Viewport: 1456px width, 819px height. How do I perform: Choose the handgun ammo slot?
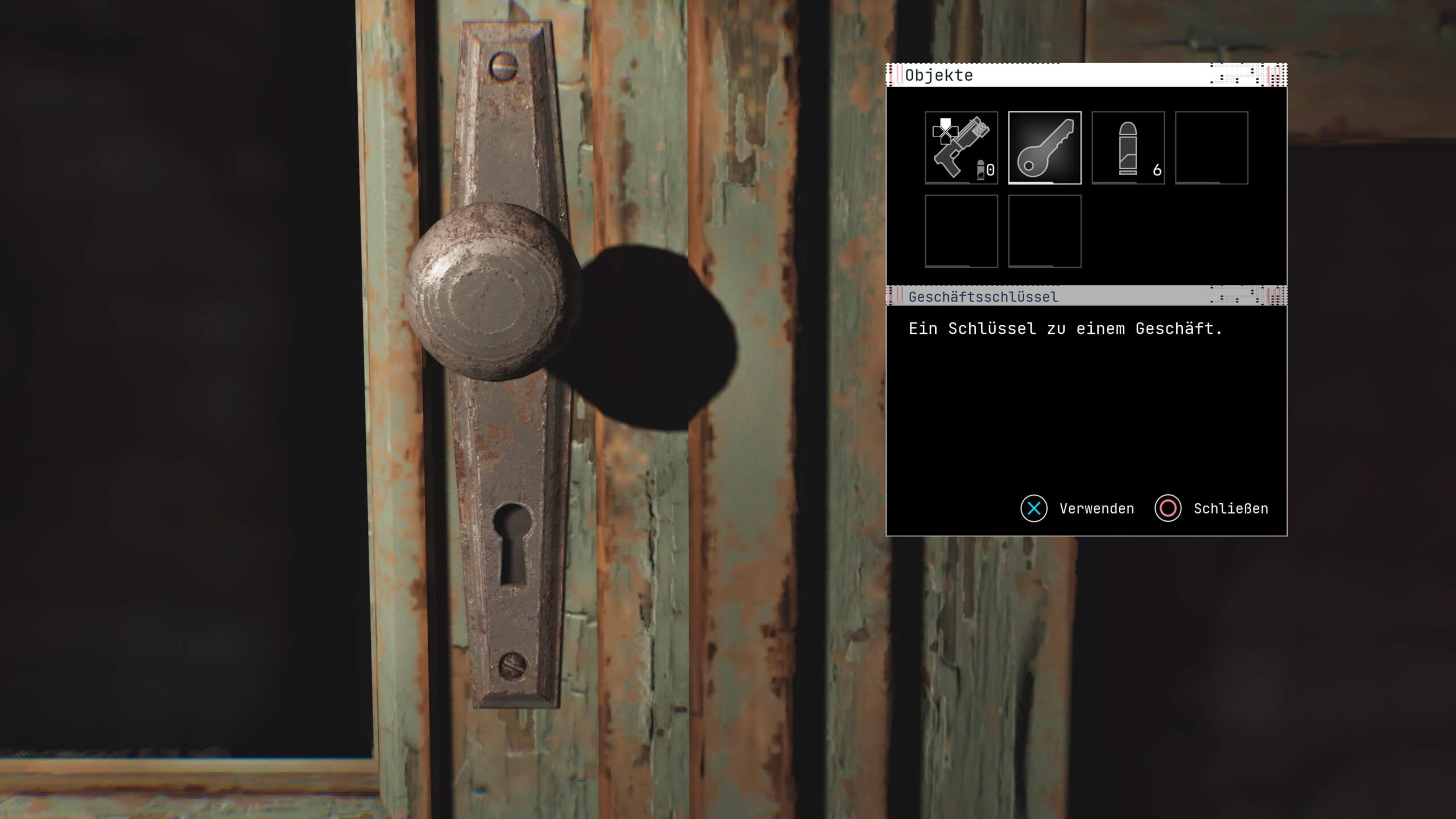pyautogui.click(x=1128, y=148)
